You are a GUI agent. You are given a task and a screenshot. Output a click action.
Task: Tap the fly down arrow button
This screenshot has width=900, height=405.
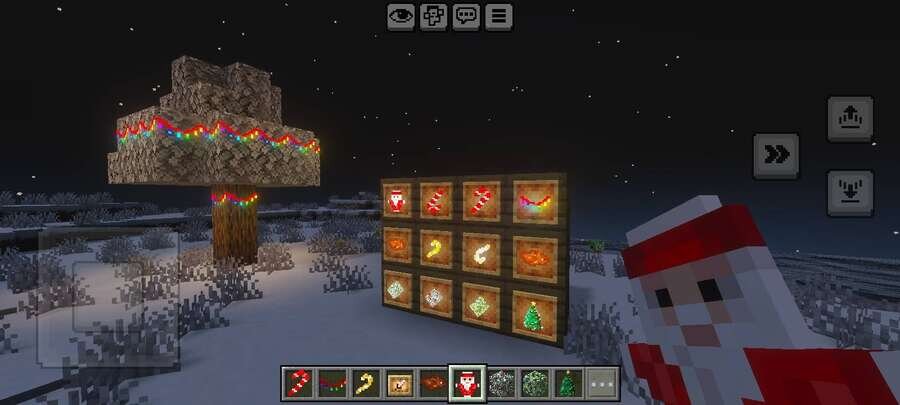pyautogui.click(x=849, y=192)
